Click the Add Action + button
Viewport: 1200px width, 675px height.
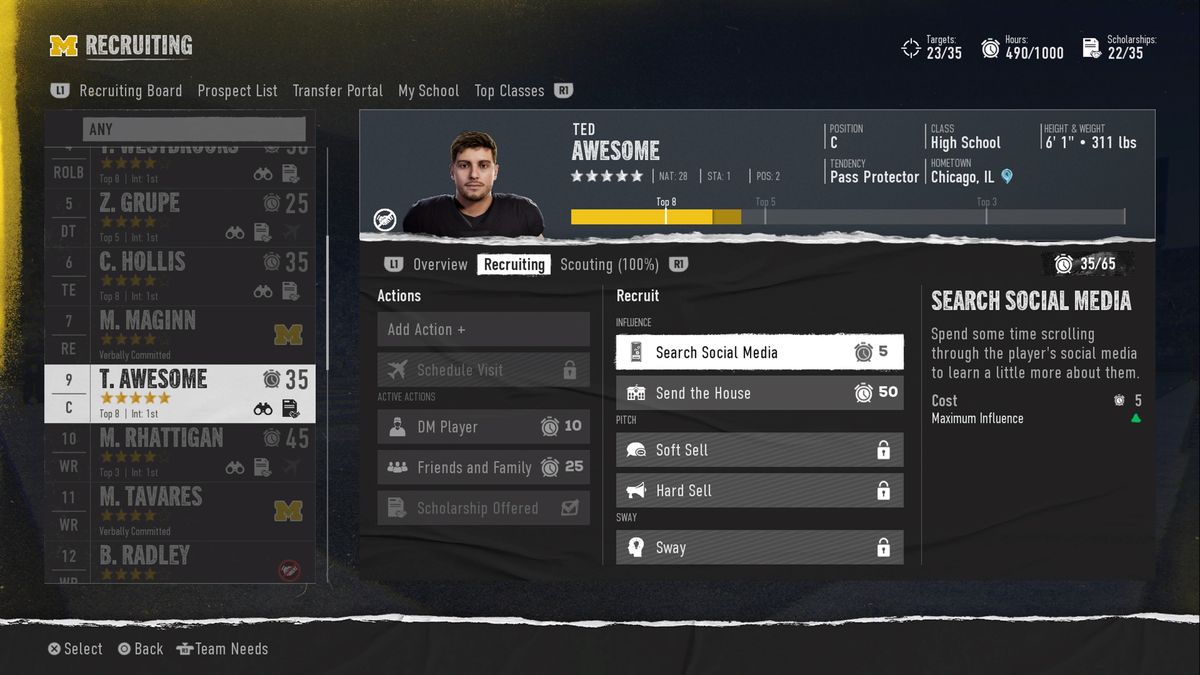(x=483, y=329)
